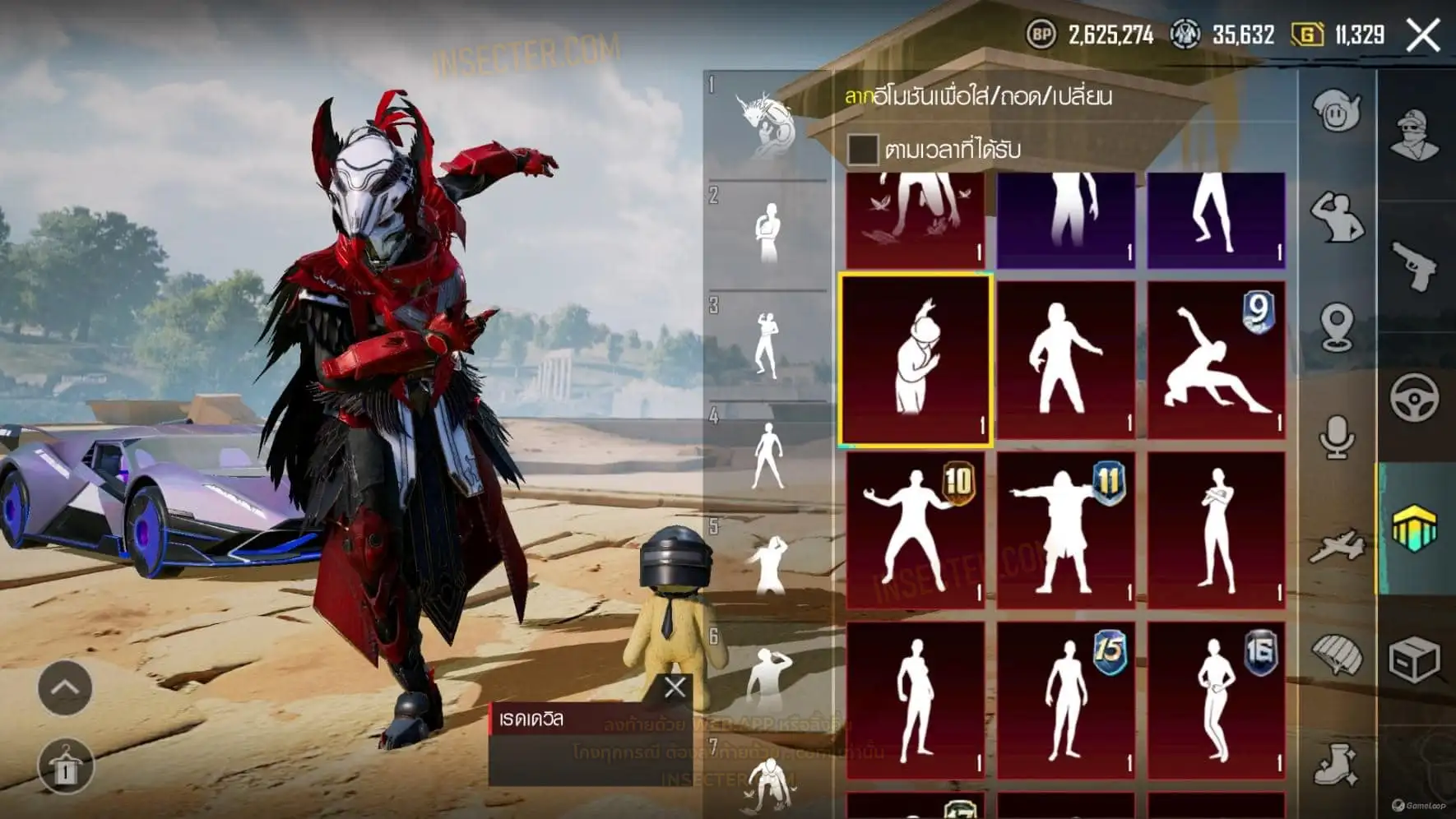Toggle the sort by time obtained checkbox

click(x=862, y=150)
